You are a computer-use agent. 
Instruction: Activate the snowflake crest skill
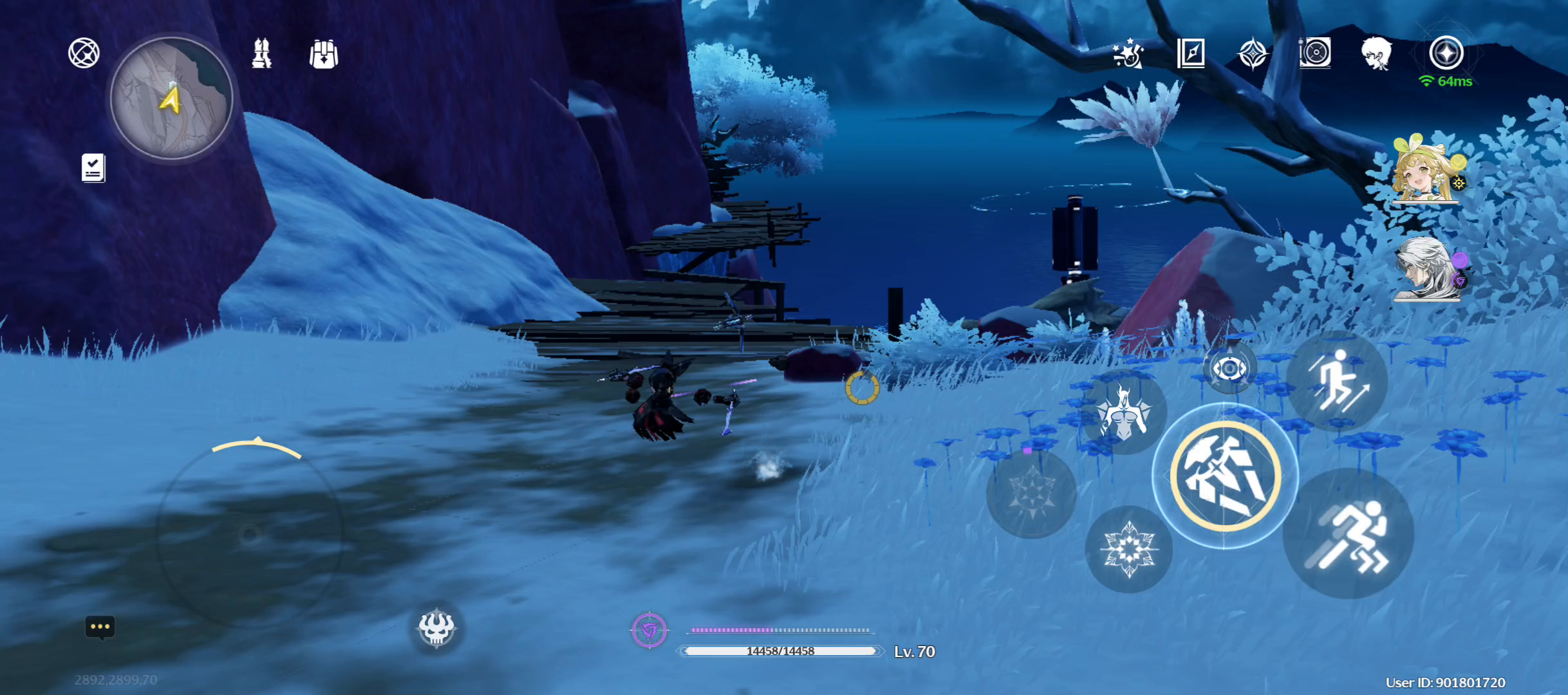pos(1128,549)
